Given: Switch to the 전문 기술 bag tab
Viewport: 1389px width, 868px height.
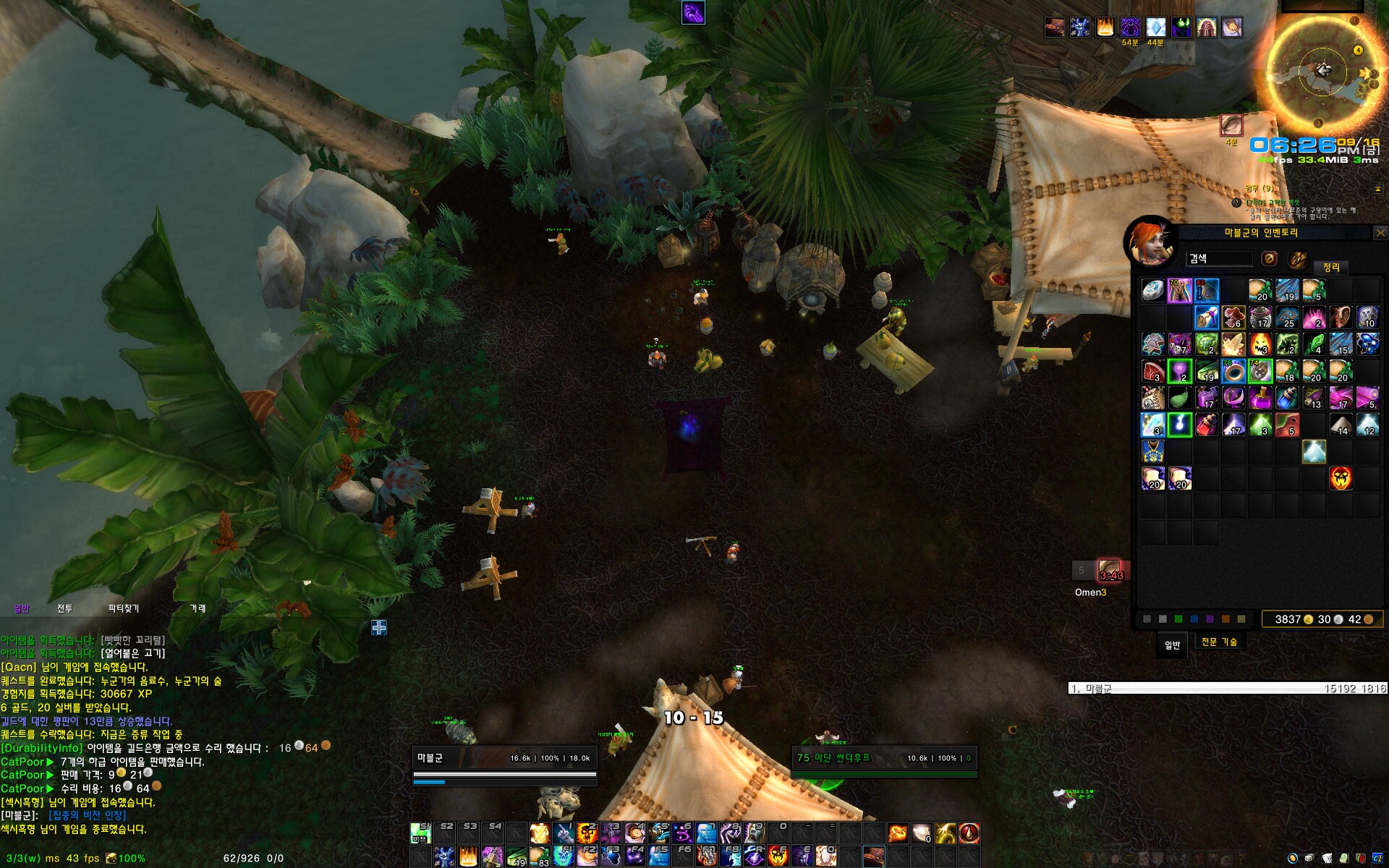Looking at the screenshot, I should coord(1219,642).
